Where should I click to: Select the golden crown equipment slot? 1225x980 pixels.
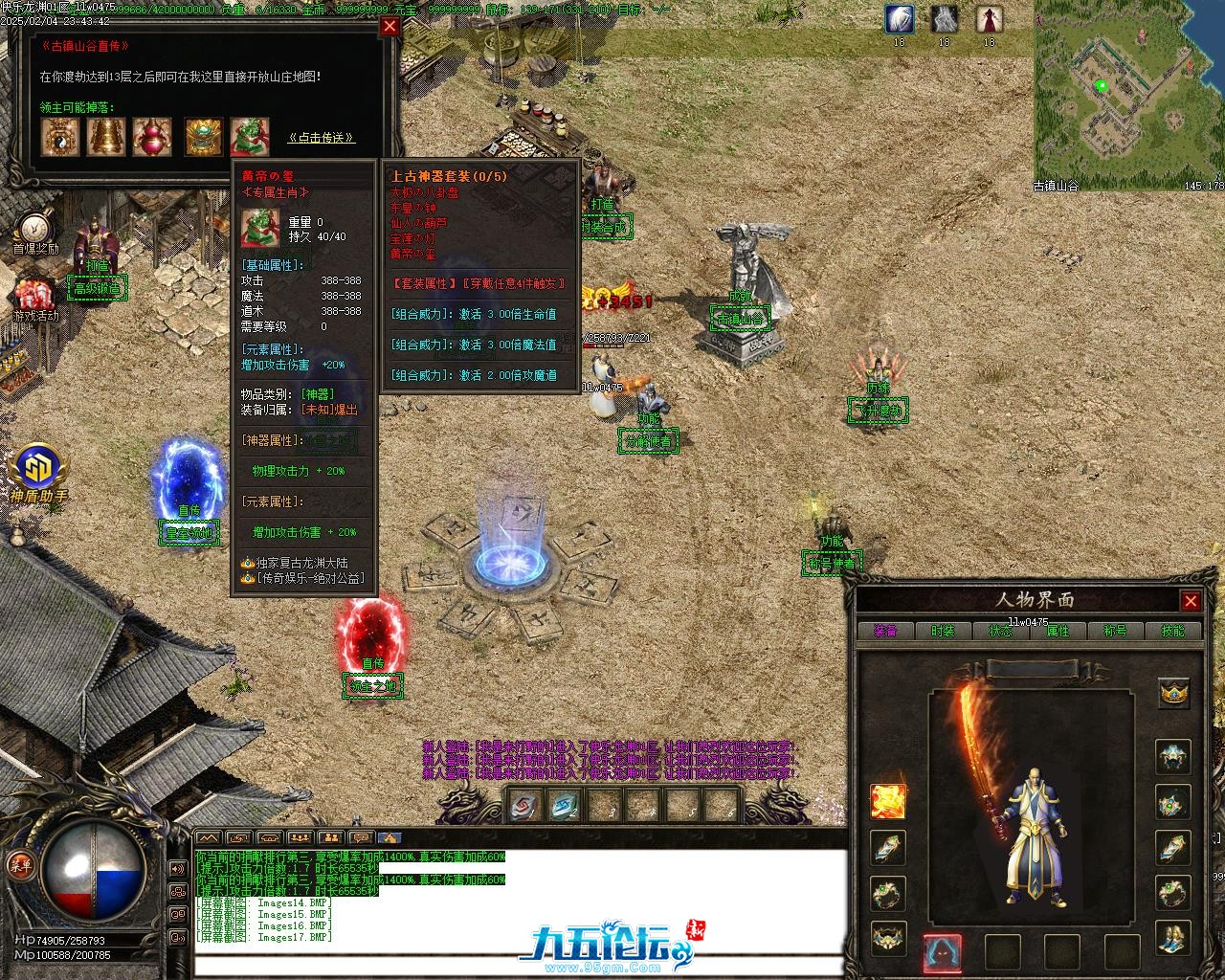coord(1174,693)
